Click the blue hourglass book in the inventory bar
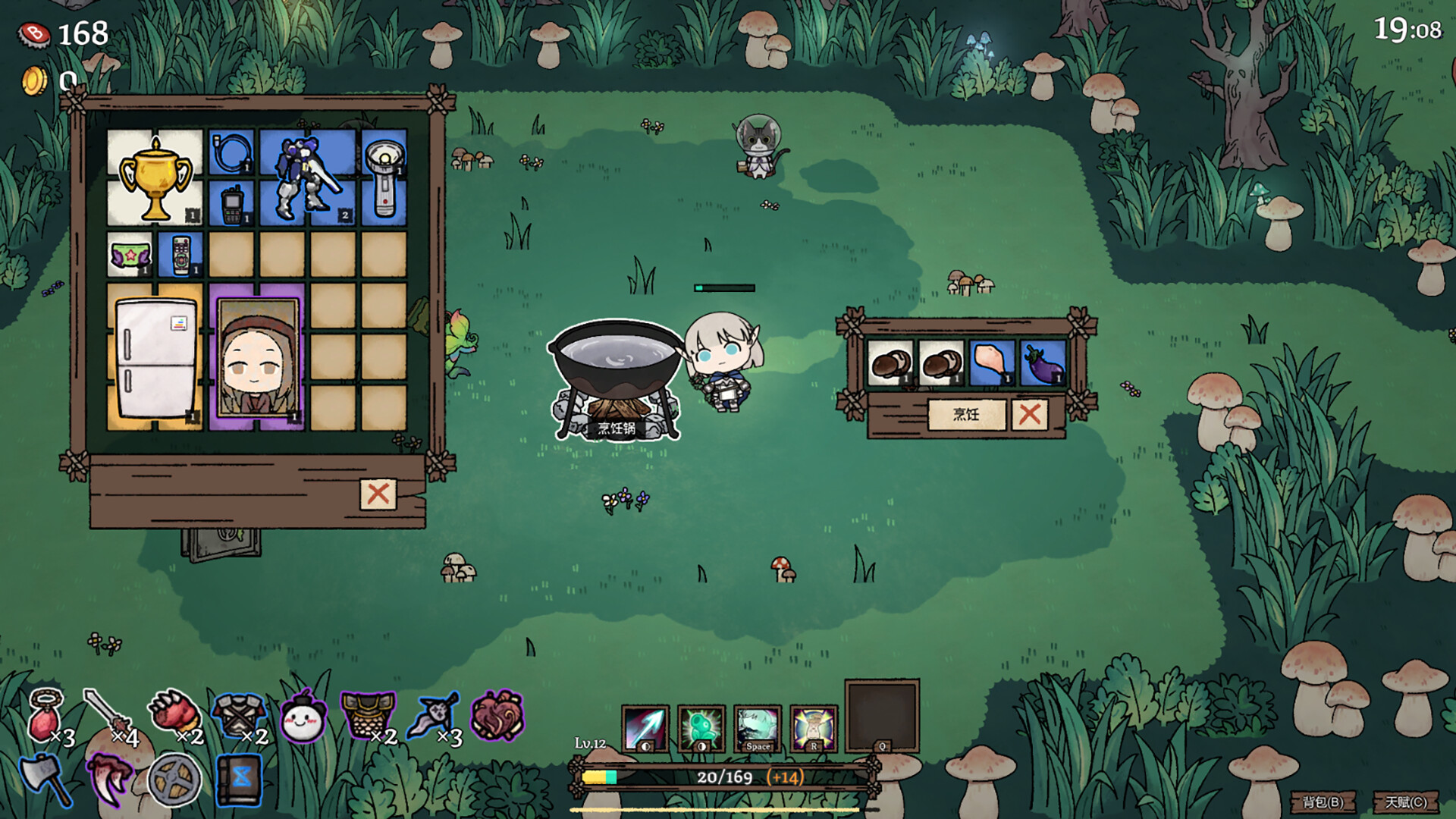1456x819 pixels. coord(239,776)
